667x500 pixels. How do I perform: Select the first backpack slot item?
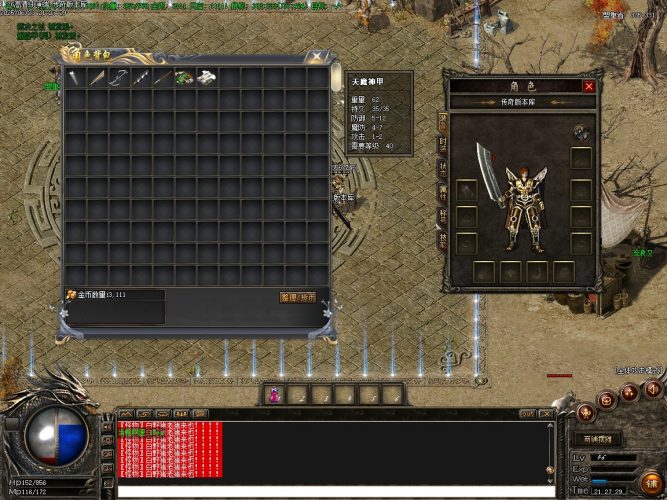click(x=75, y=77)
